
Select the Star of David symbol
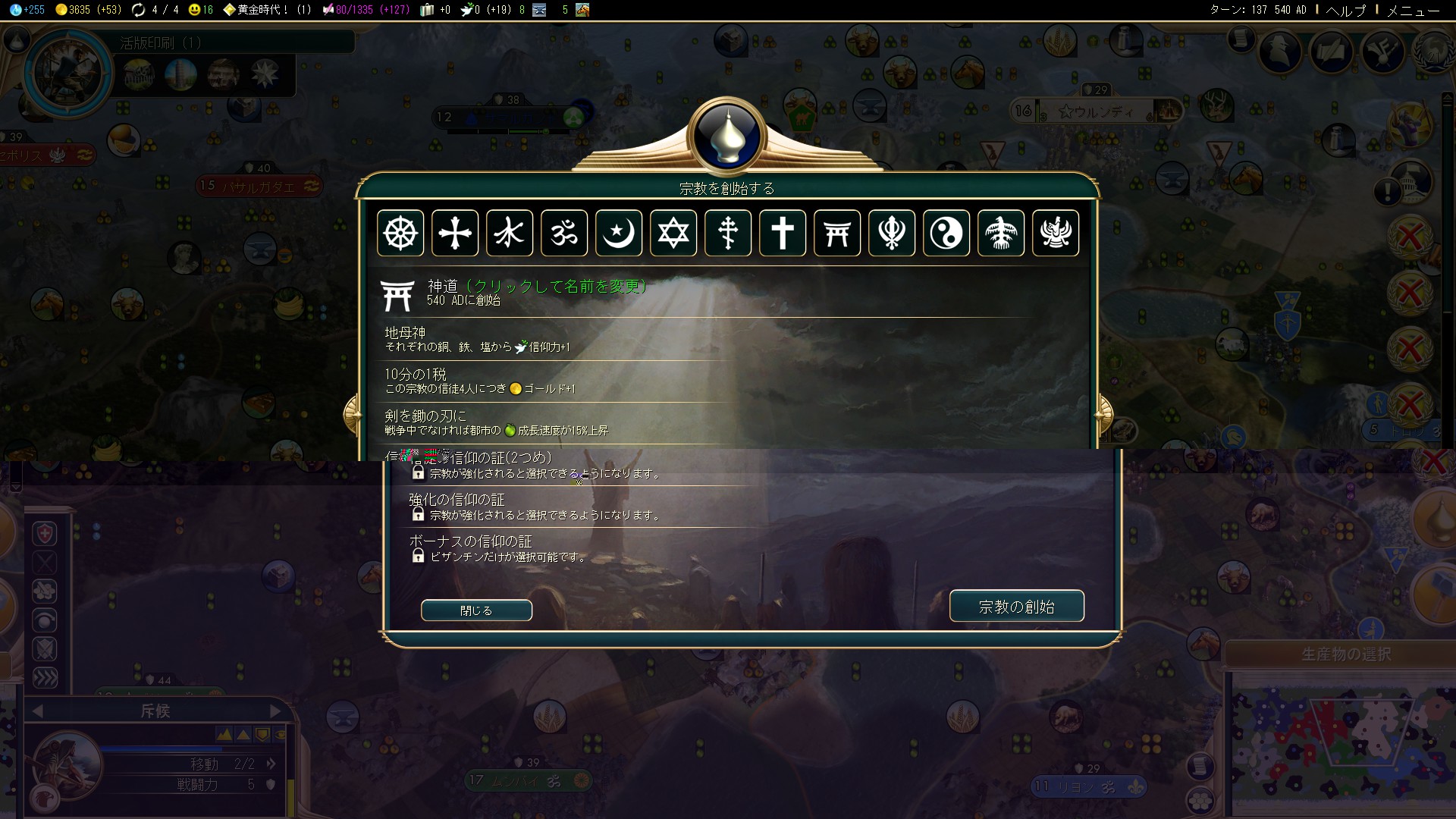click(x=673, y=233)
